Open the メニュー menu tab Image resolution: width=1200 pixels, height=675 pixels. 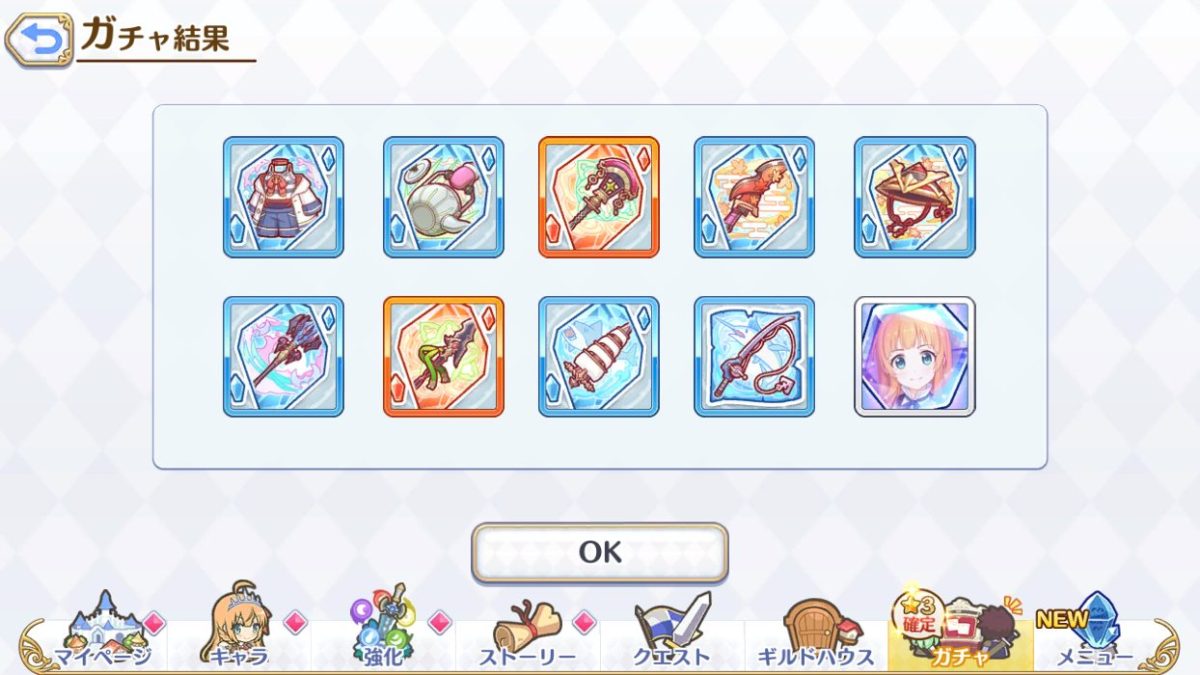[1092, 632]
